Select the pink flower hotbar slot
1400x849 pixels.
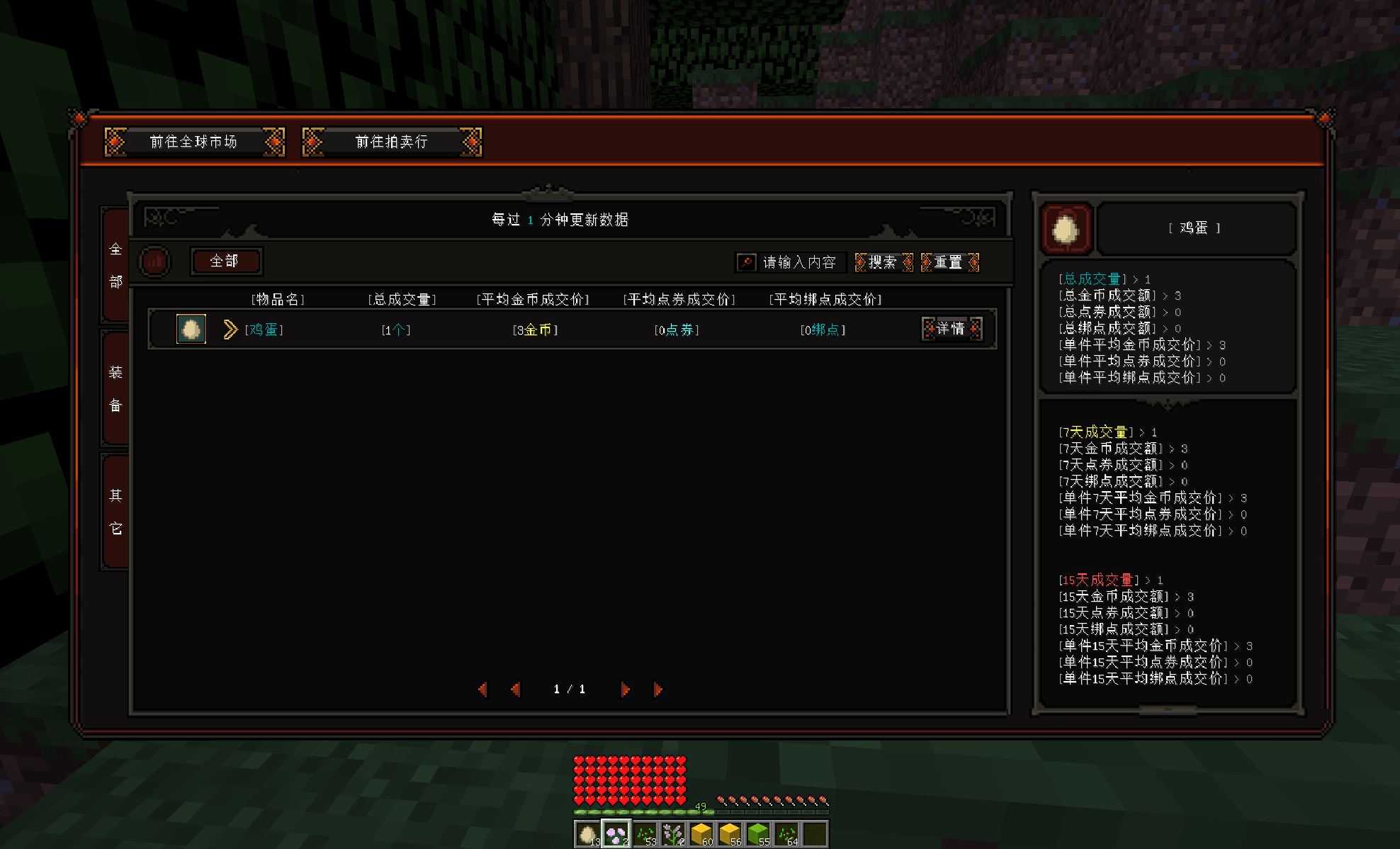[616, 834]
